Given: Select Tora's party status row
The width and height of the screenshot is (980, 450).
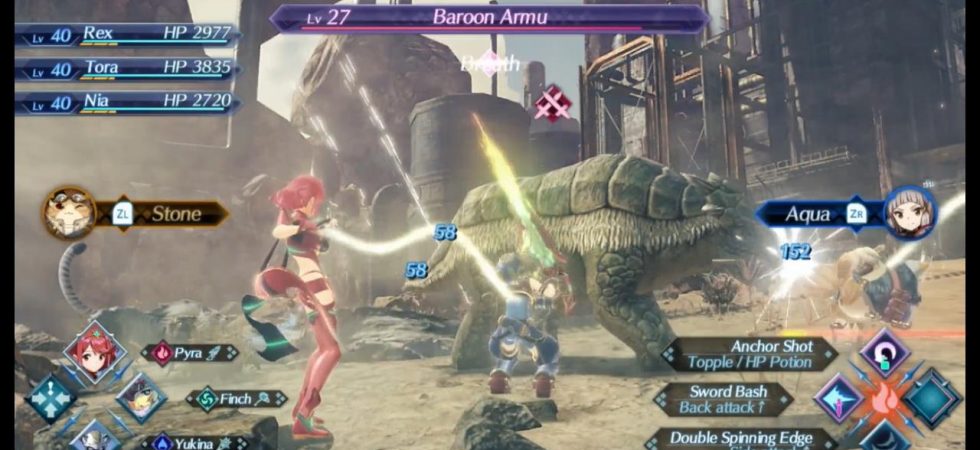Looking at the screenshot, I should pos(127,68).
